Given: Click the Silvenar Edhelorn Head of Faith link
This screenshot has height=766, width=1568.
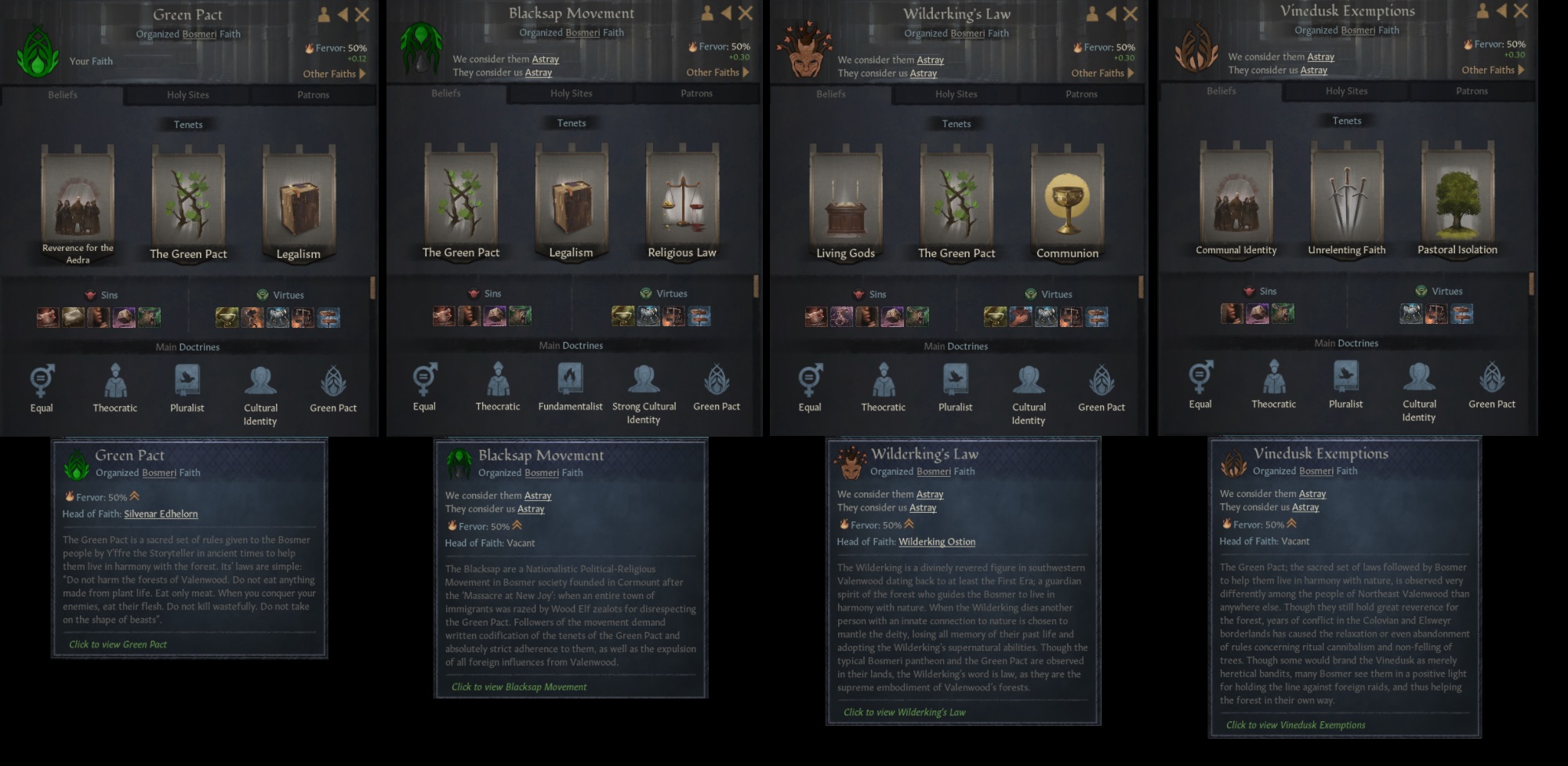Looking at the screenshot, I should tap(161, 514).
